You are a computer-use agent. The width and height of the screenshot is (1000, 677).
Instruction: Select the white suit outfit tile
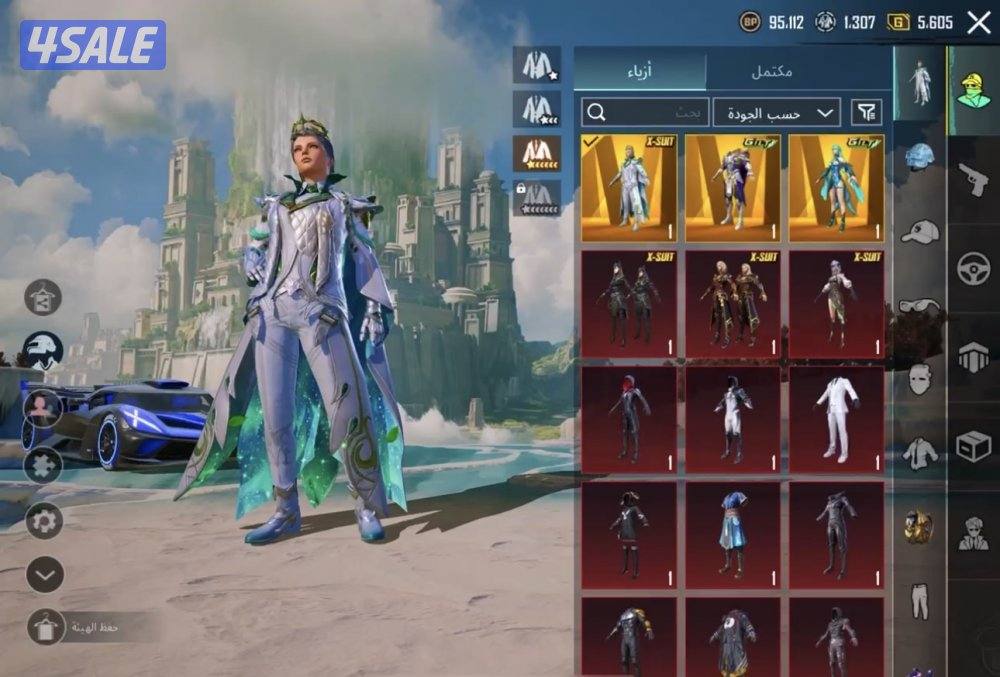pyautogui.click(x=836, y=419)
